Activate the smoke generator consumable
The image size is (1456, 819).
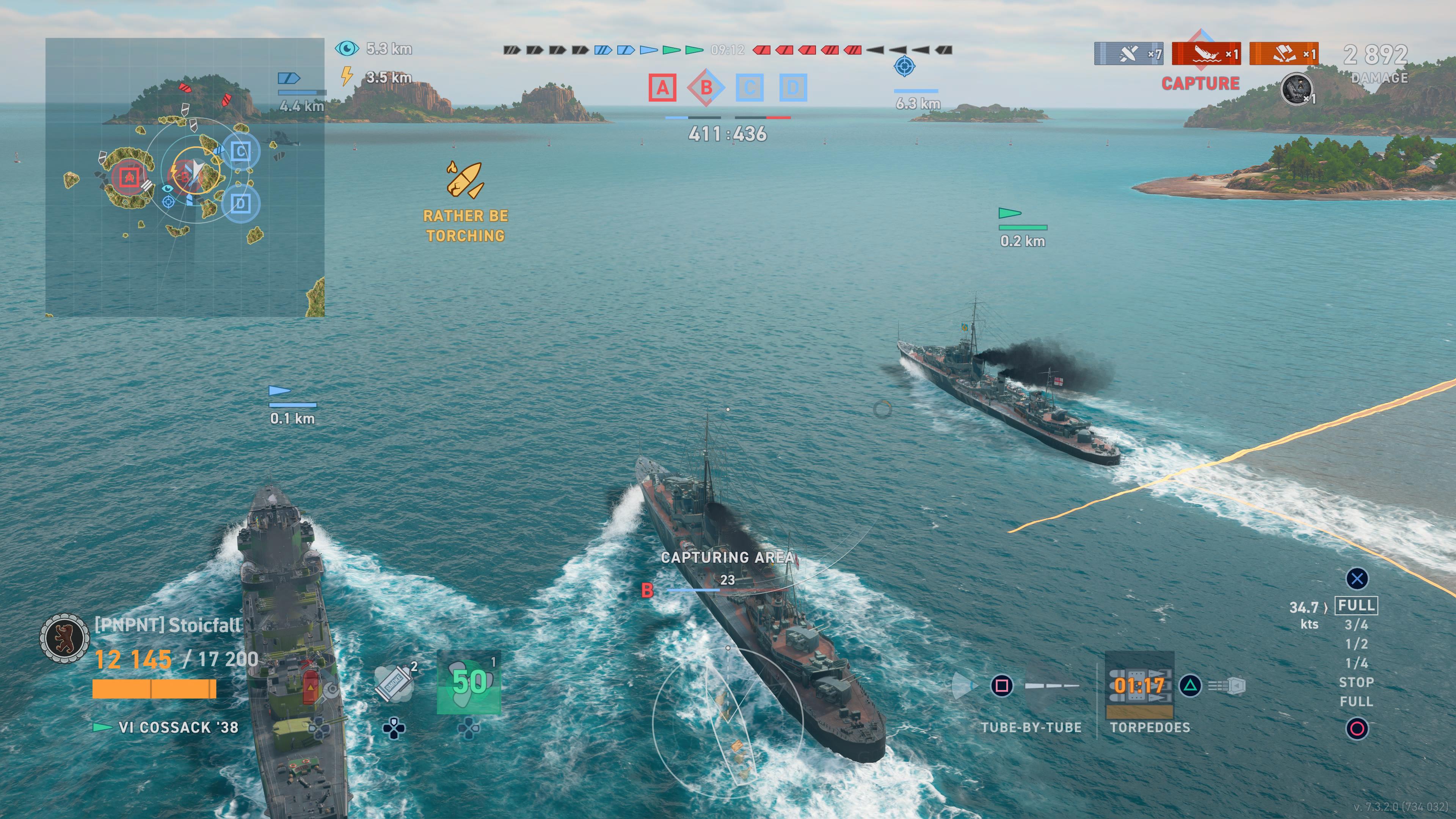(394, 684)
